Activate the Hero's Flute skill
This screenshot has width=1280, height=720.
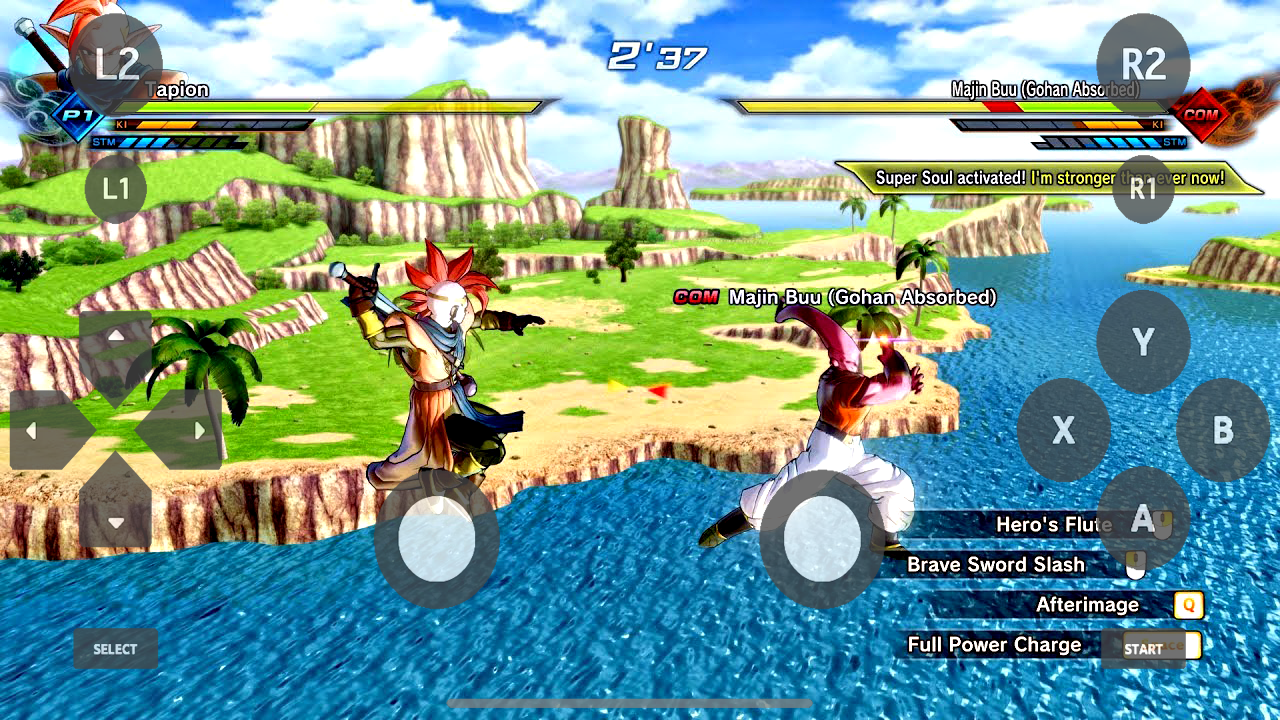(x=1055, y=524)
